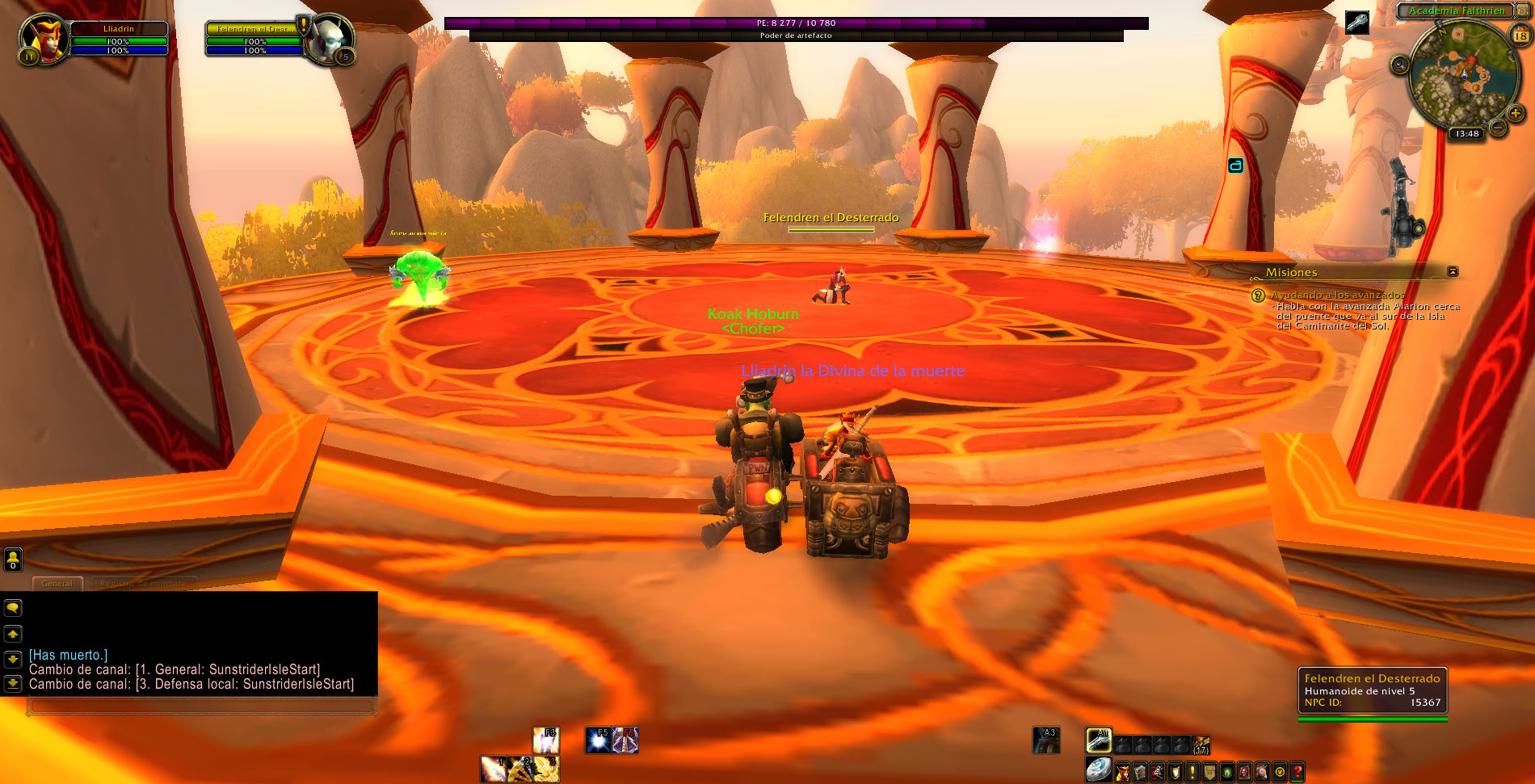Image resolution: width=1535 pixels, height=784 pixels.
Task: Open the main backpack with count 17
Action: 1201,744
